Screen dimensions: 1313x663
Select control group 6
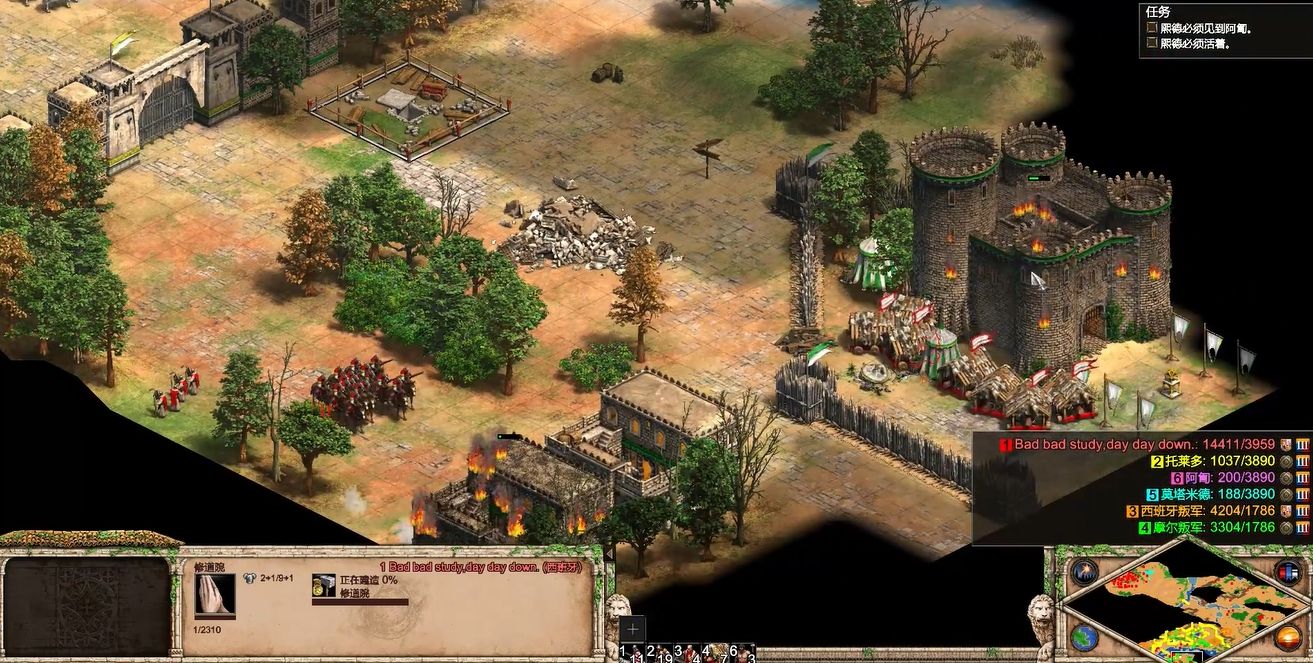pos(742,654)
